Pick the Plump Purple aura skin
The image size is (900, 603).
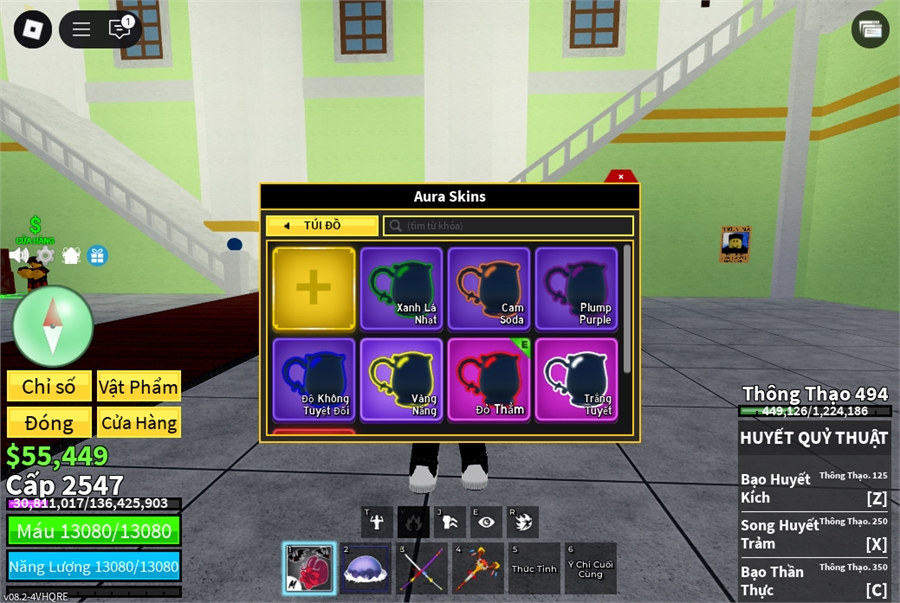576,288
